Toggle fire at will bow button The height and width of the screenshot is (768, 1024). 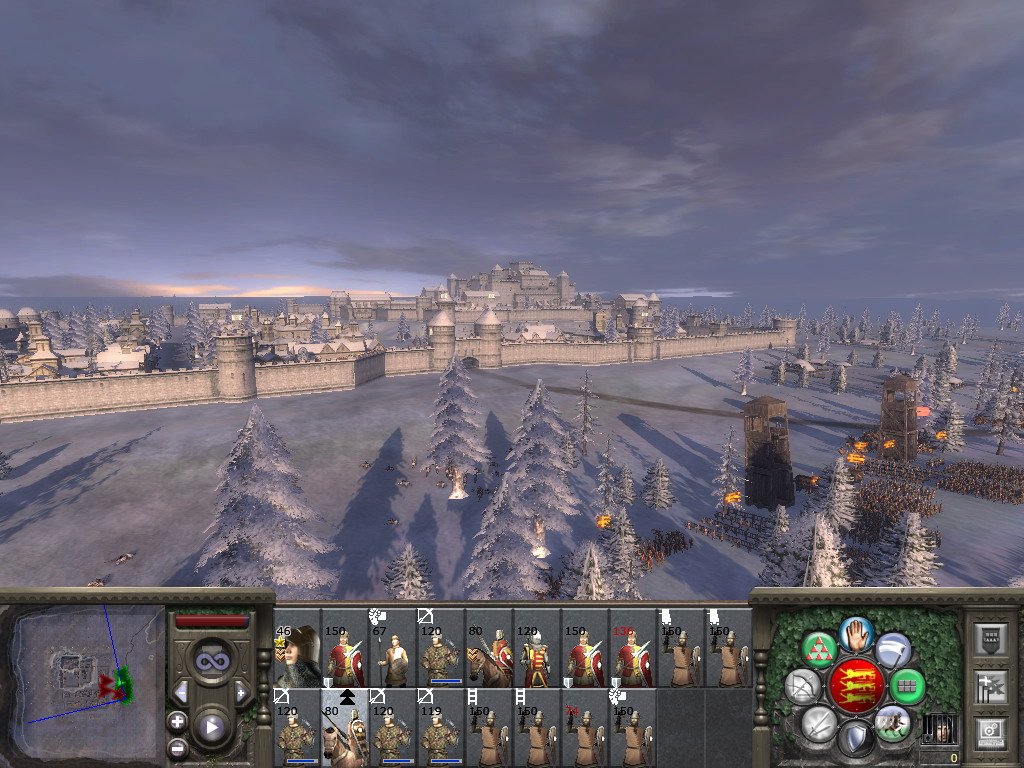[x=802, y=687]
